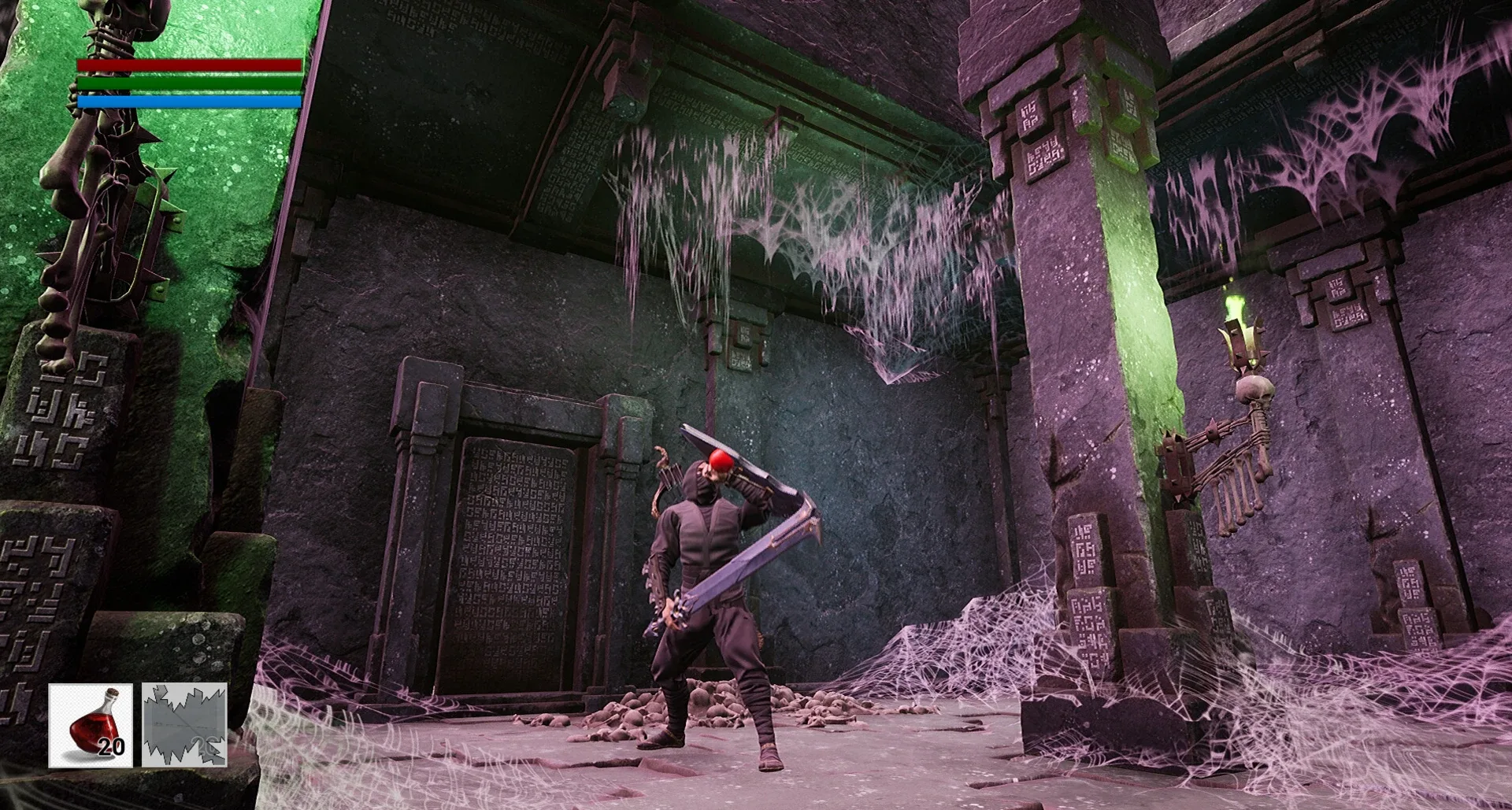Screen dimensions: 1512x810
Task: Click the green stamina bar
Action: 189,83
